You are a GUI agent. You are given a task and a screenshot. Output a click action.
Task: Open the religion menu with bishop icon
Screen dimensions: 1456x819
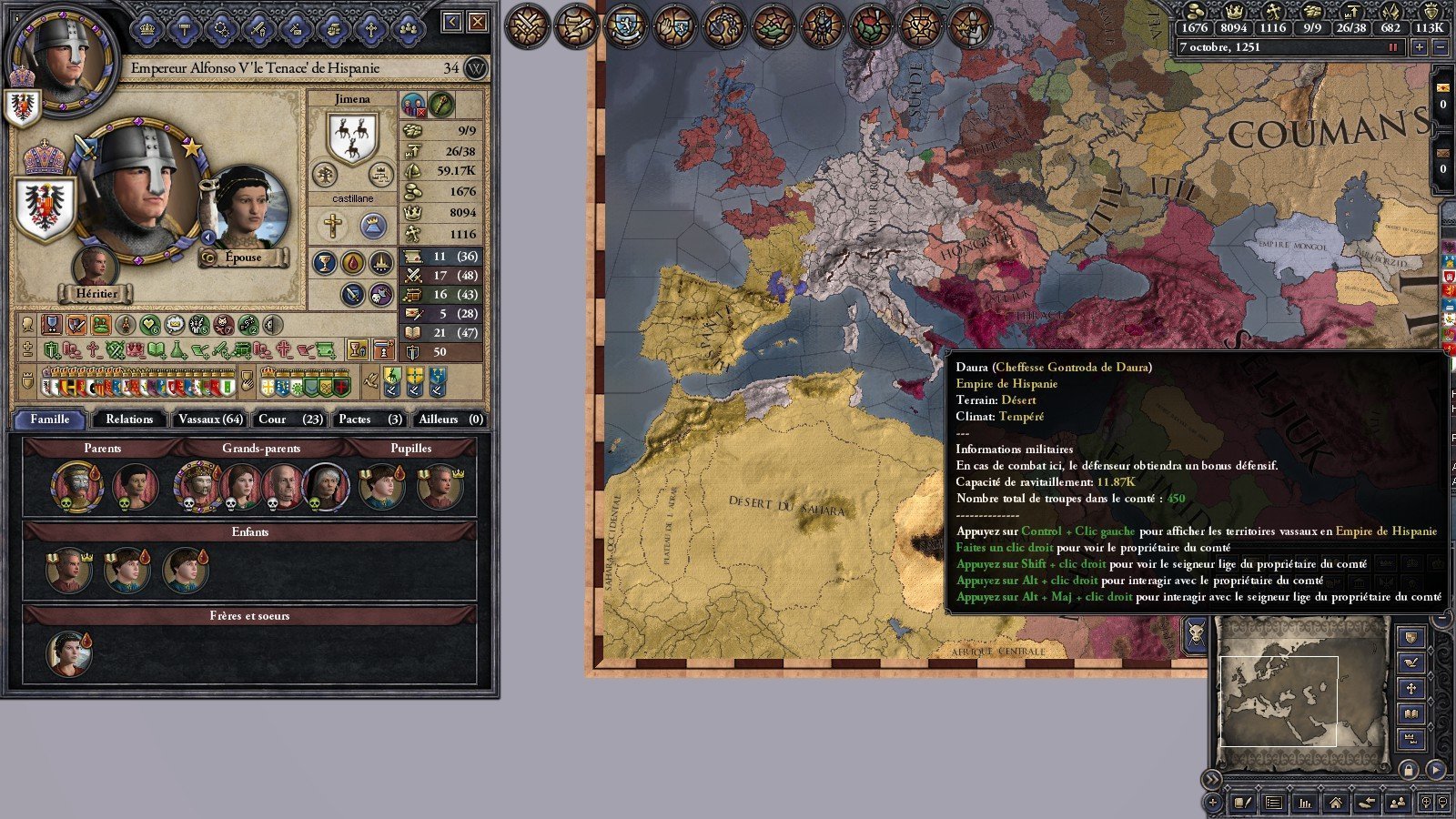[x=970, y=25]
